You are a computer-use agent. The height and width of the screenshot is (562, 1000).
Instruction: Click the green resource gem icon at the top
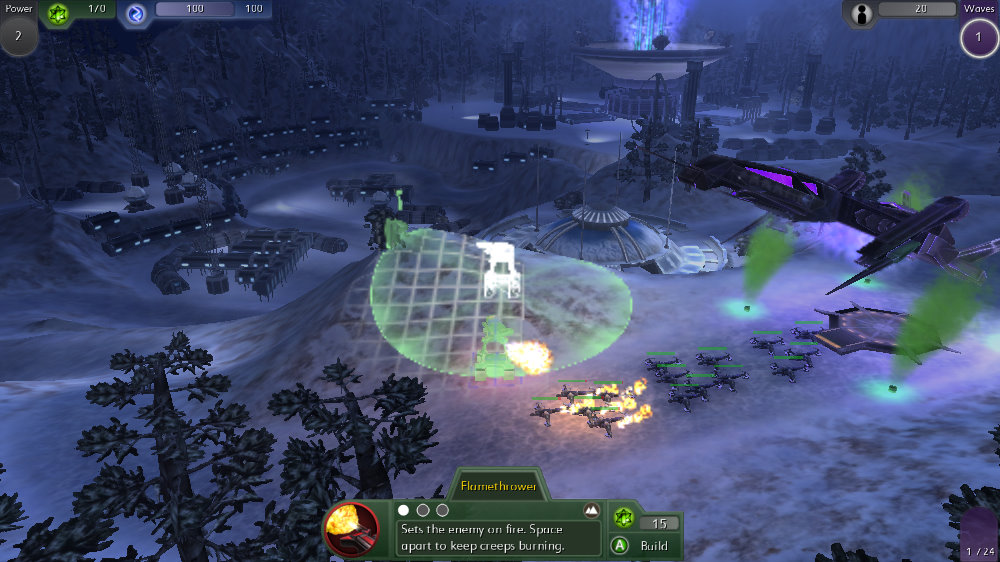(x=59, y=11)
